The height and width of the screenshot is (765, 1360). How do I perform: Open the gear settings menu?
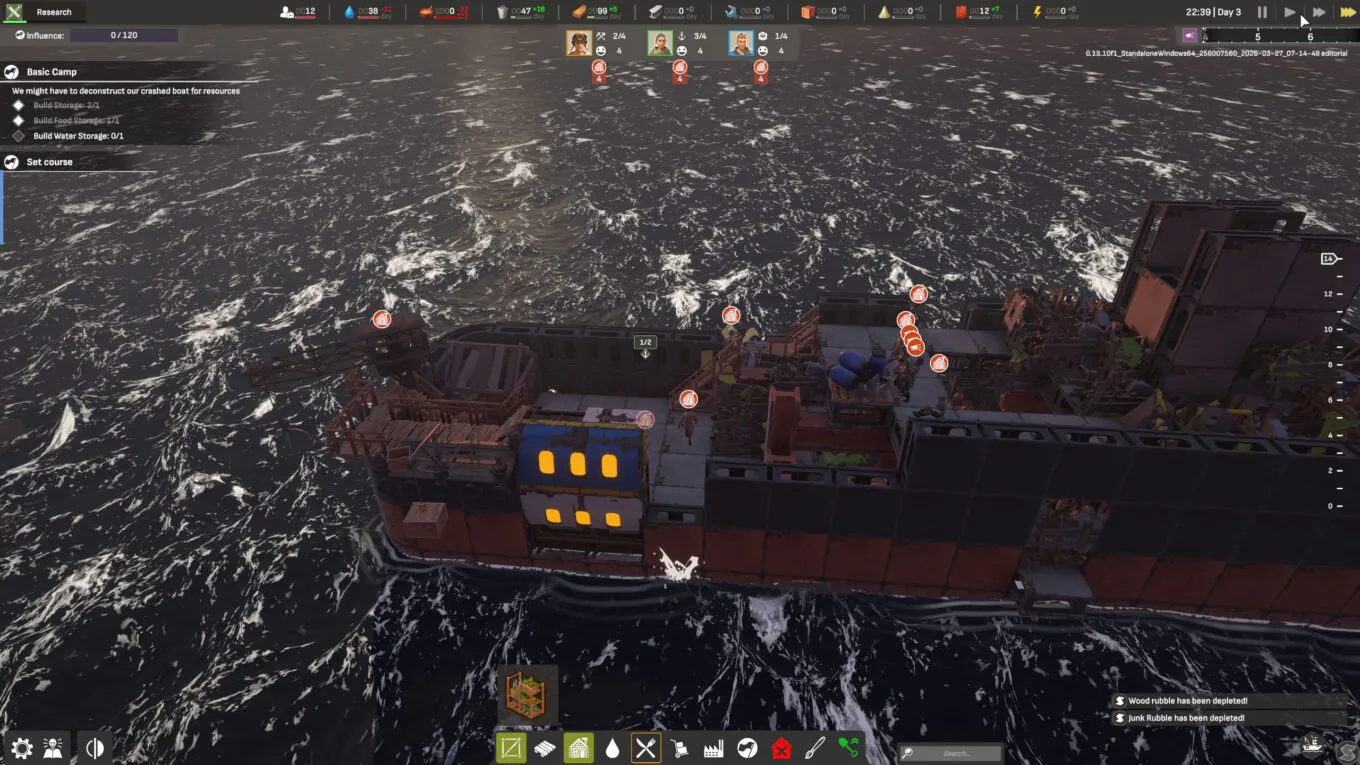point(21,748)
